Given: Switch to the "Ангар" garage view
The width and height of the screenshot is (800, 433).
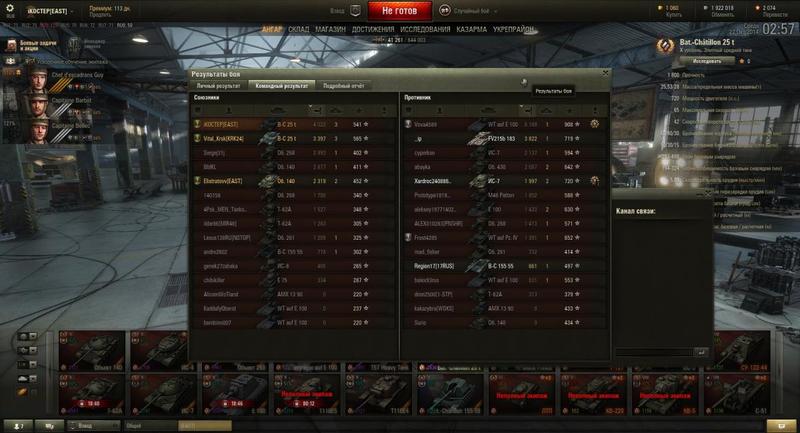Looking at the screenshot, I should coord(272,30).
